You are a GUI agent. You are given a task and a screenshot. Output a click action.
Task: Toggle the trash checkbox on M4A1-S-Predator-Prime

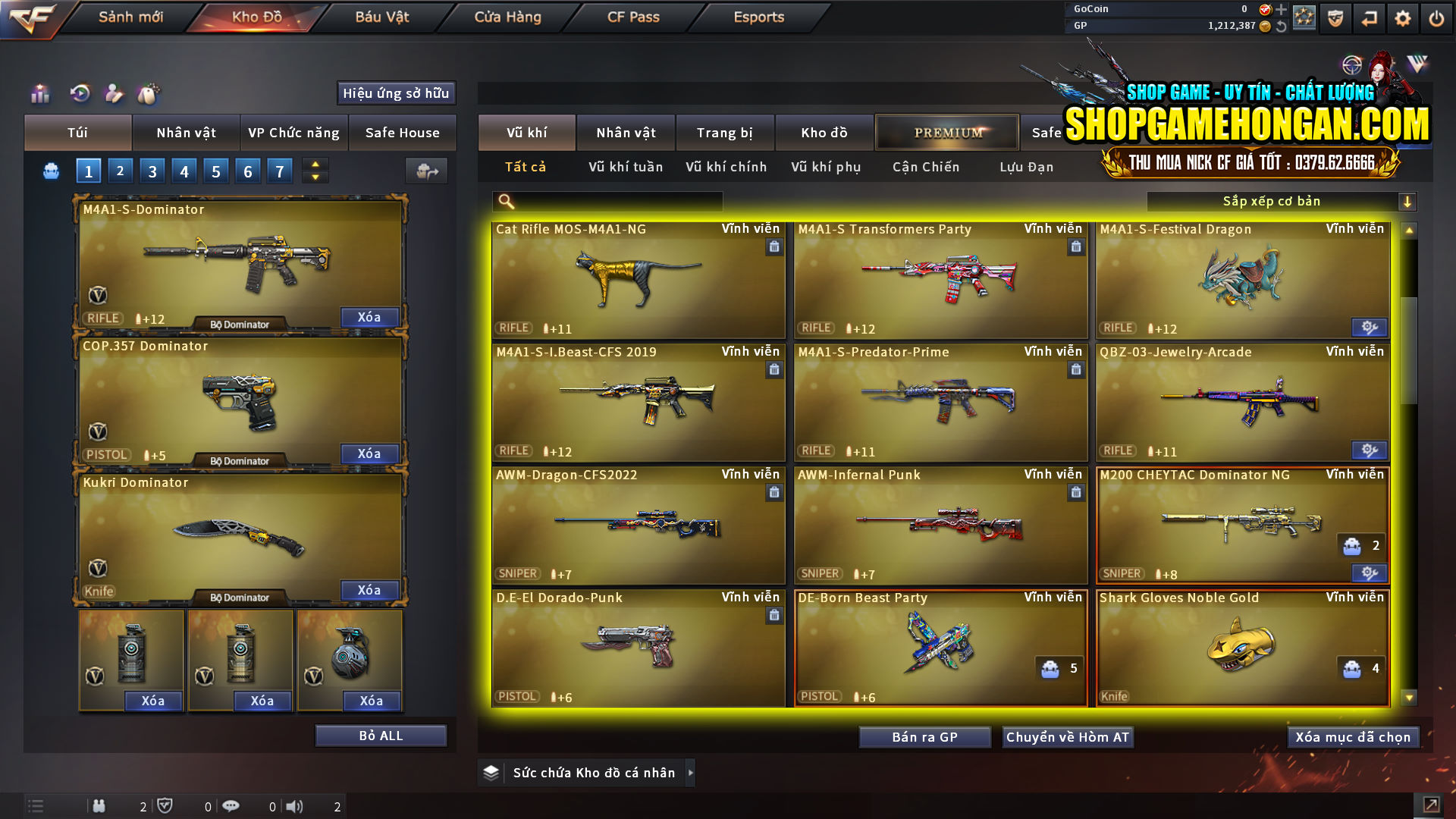tap(1076, 369)
